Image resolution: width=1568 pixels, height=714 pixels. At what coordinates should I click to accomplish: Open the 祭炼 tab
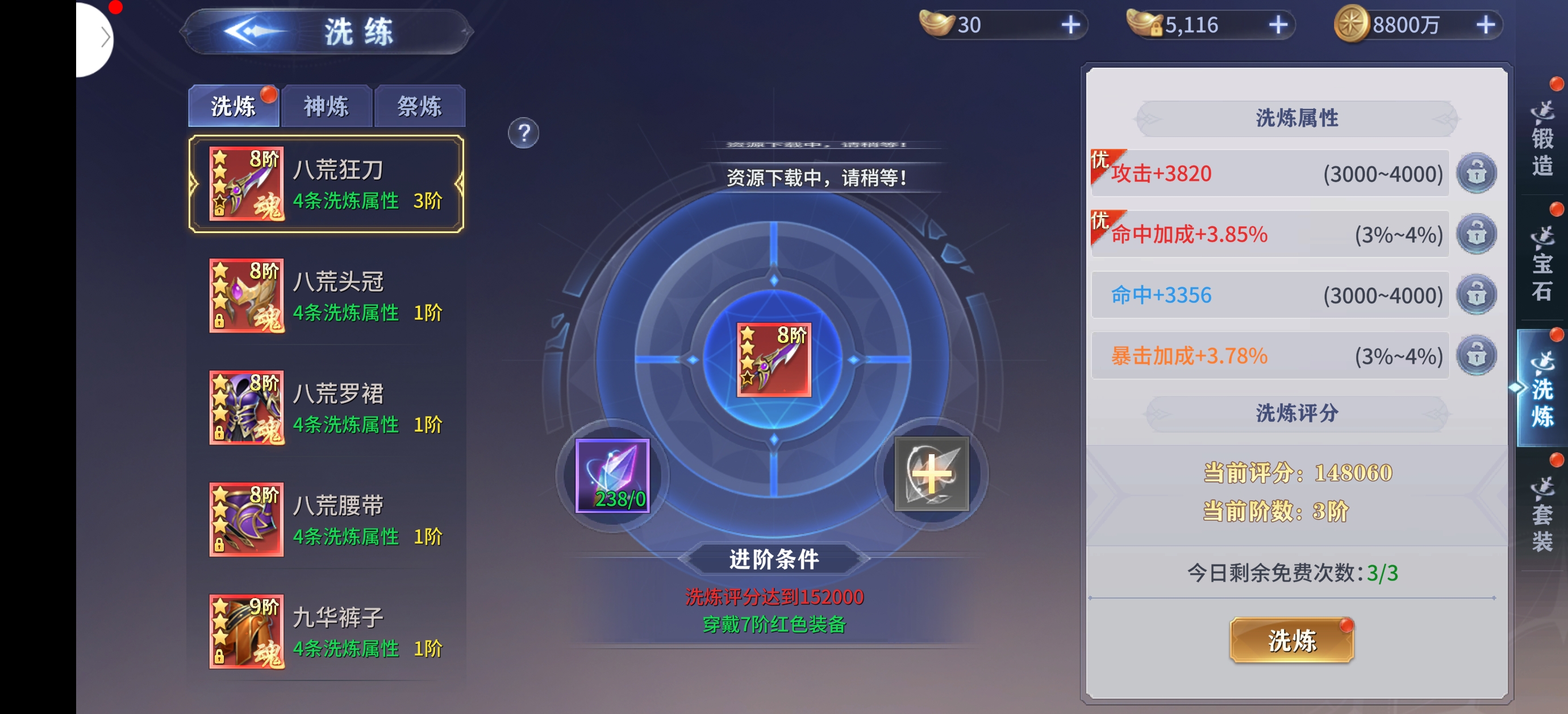419,107
